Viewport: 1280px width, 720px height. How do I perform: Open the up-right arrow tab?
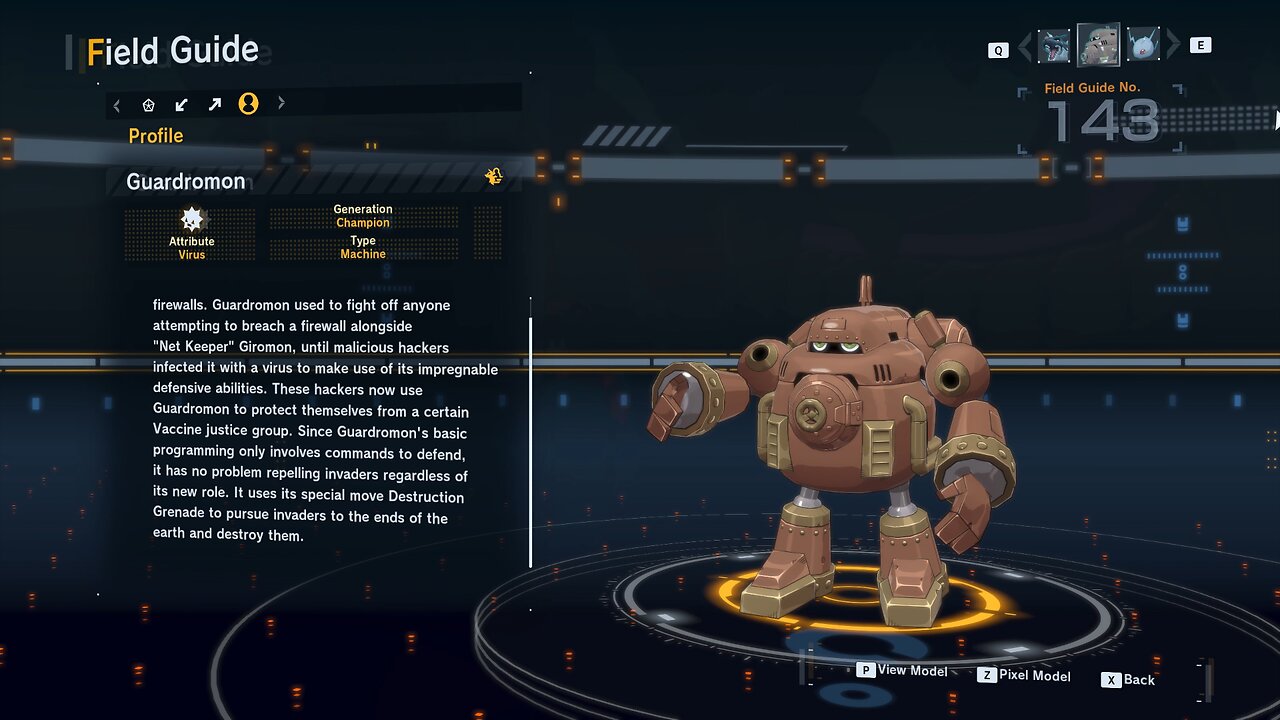coord(215,104)
